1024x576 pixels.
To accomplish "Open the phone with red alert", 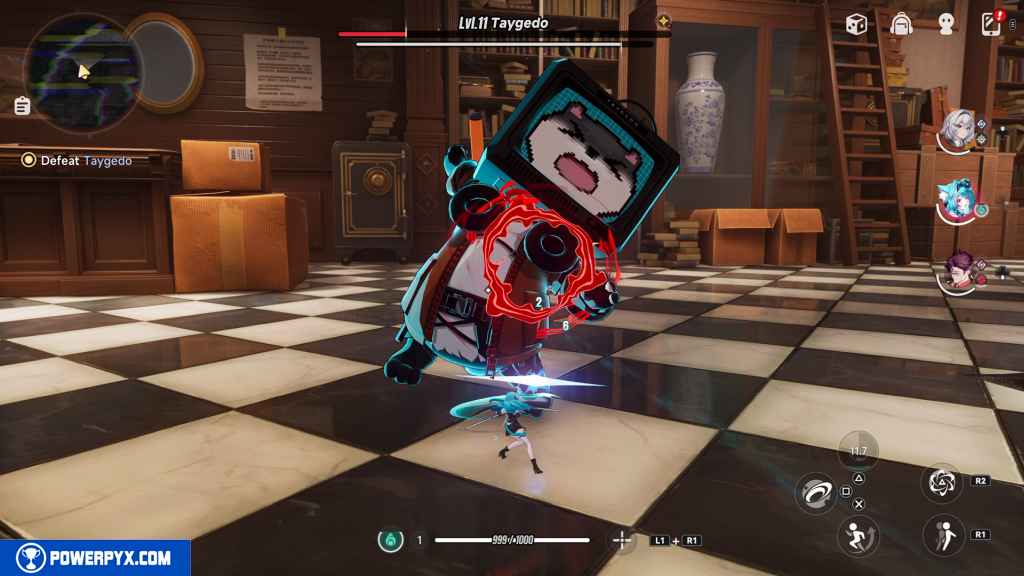I will coord(991,23).
